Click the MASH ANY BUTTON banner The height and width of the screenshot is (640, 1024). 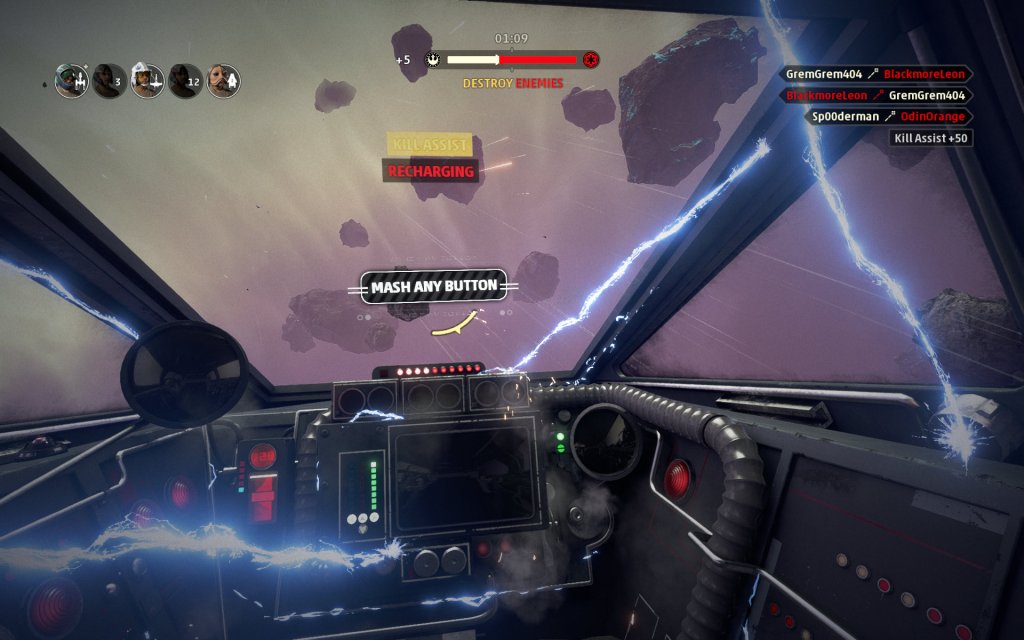click(433, 287)
